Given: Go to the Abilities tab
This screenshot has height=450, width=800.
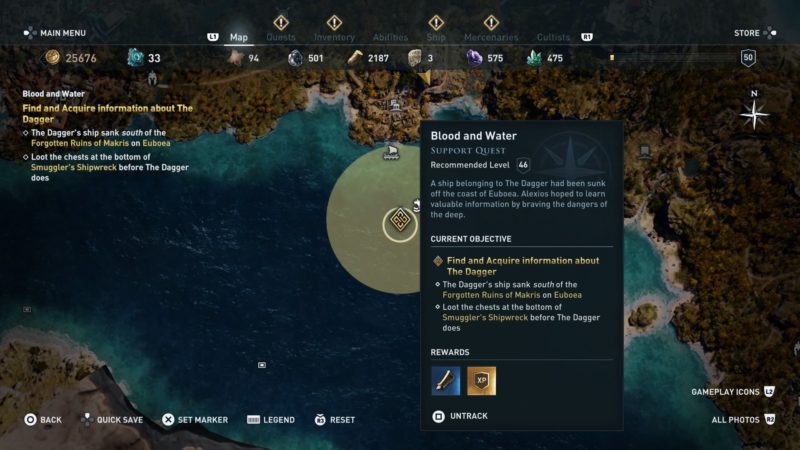Looking at the screenshot, I should click(x=390, y=38).
